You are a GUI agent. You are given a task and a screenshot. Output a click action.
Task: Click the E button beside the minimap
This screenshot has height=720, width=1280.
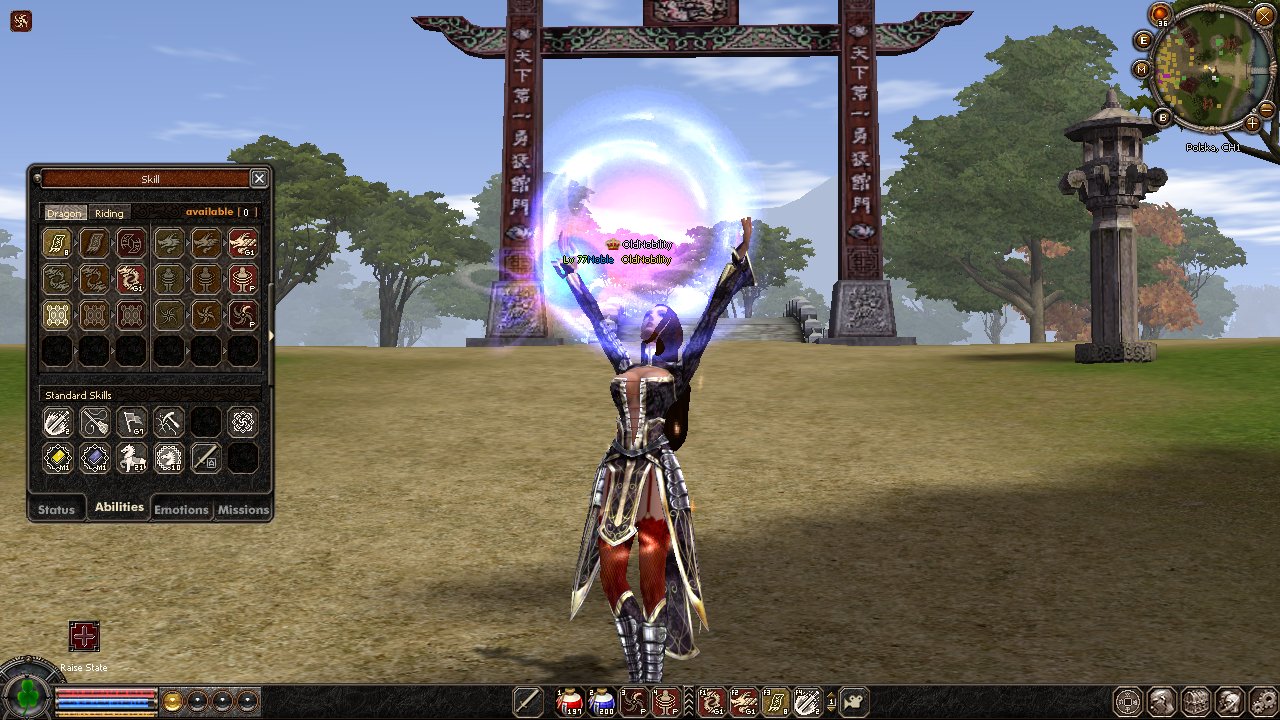coord(1144,40)
